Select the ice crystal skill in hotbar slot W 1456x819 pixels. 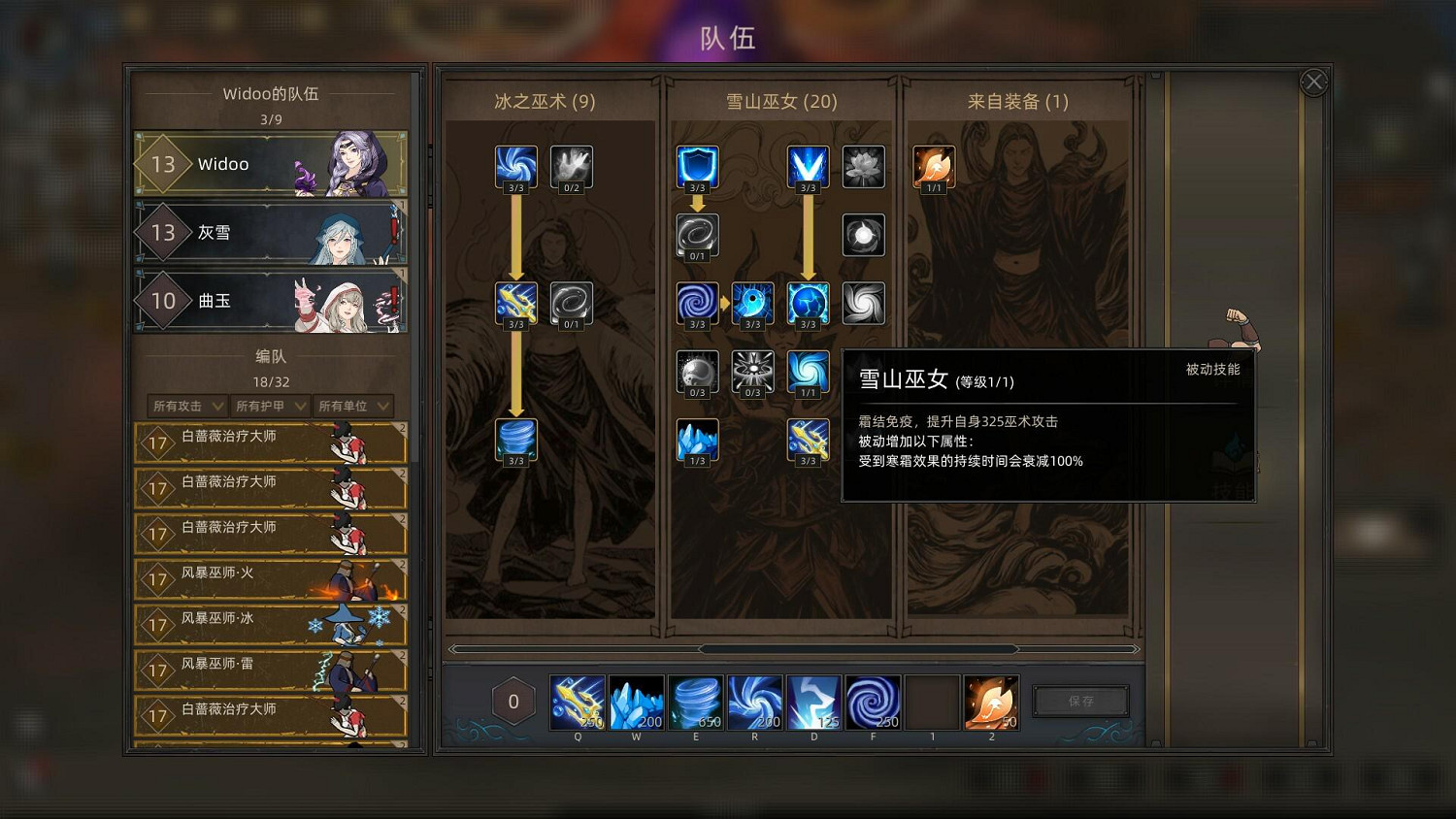coord(637,701)
